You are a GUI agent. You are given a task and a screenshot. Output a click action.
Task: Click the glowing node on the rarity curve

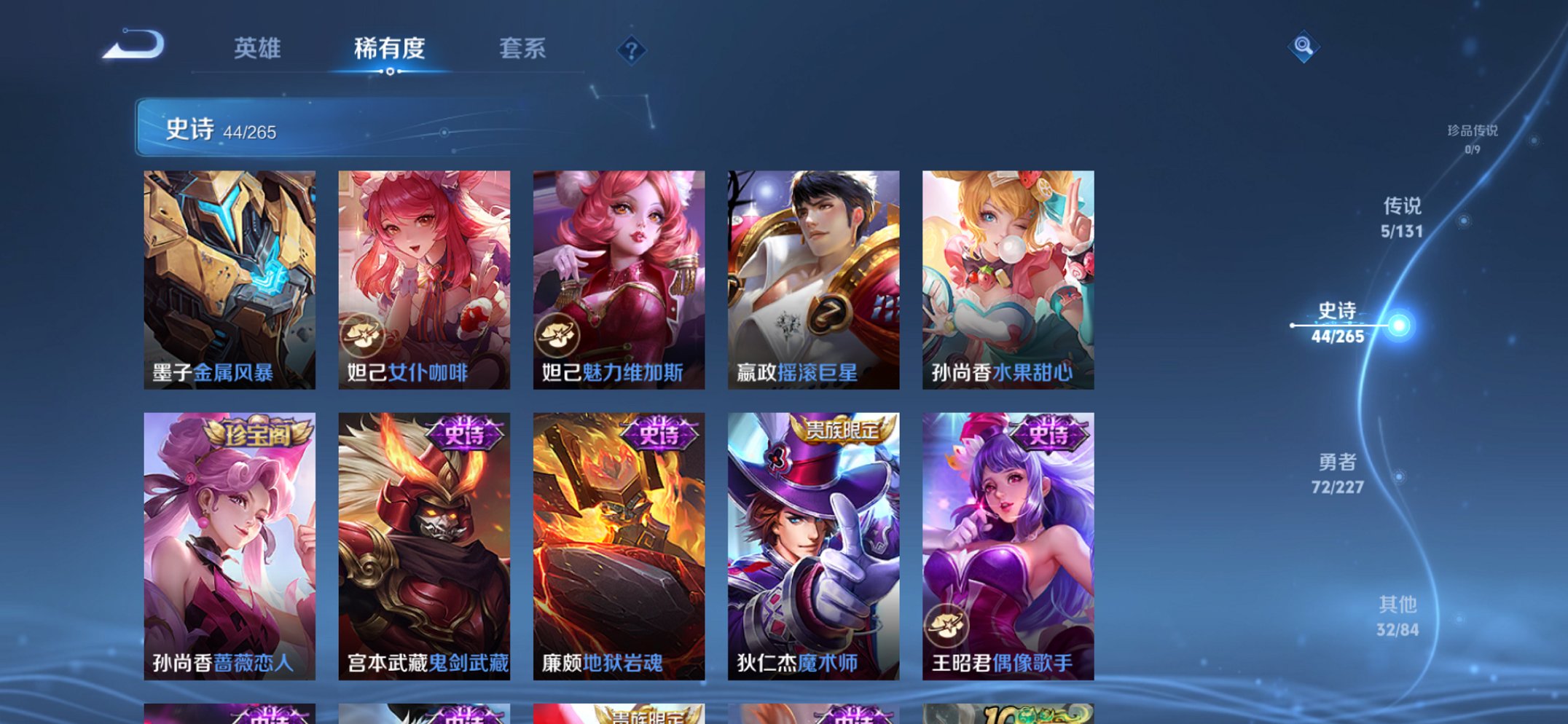[x=1398, y=326]
